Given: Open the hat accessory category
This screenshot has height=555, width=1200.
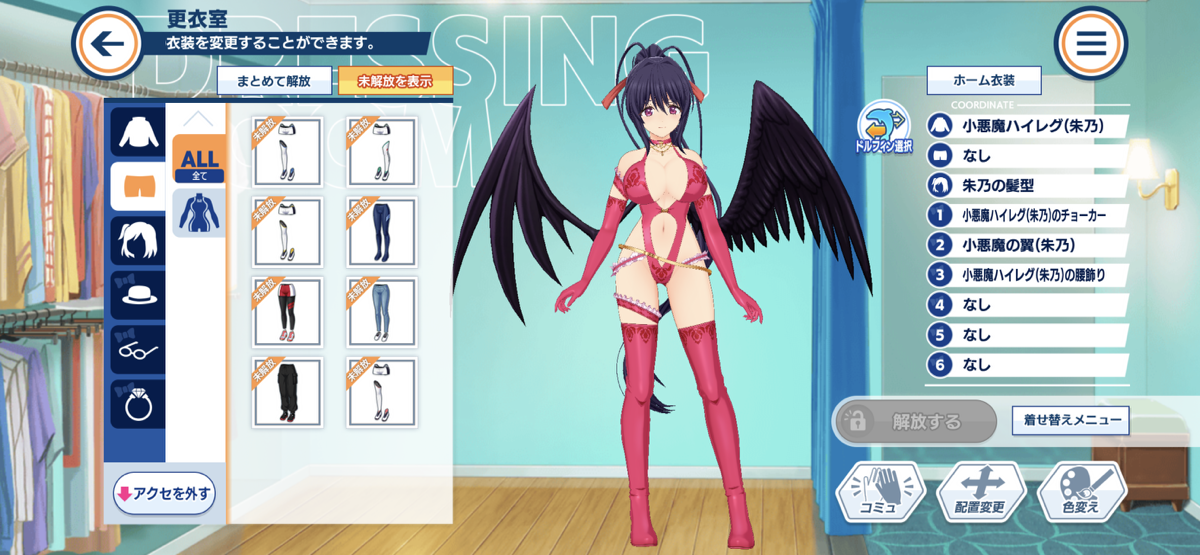Looking at the screenshot, I should pos(137,297).
